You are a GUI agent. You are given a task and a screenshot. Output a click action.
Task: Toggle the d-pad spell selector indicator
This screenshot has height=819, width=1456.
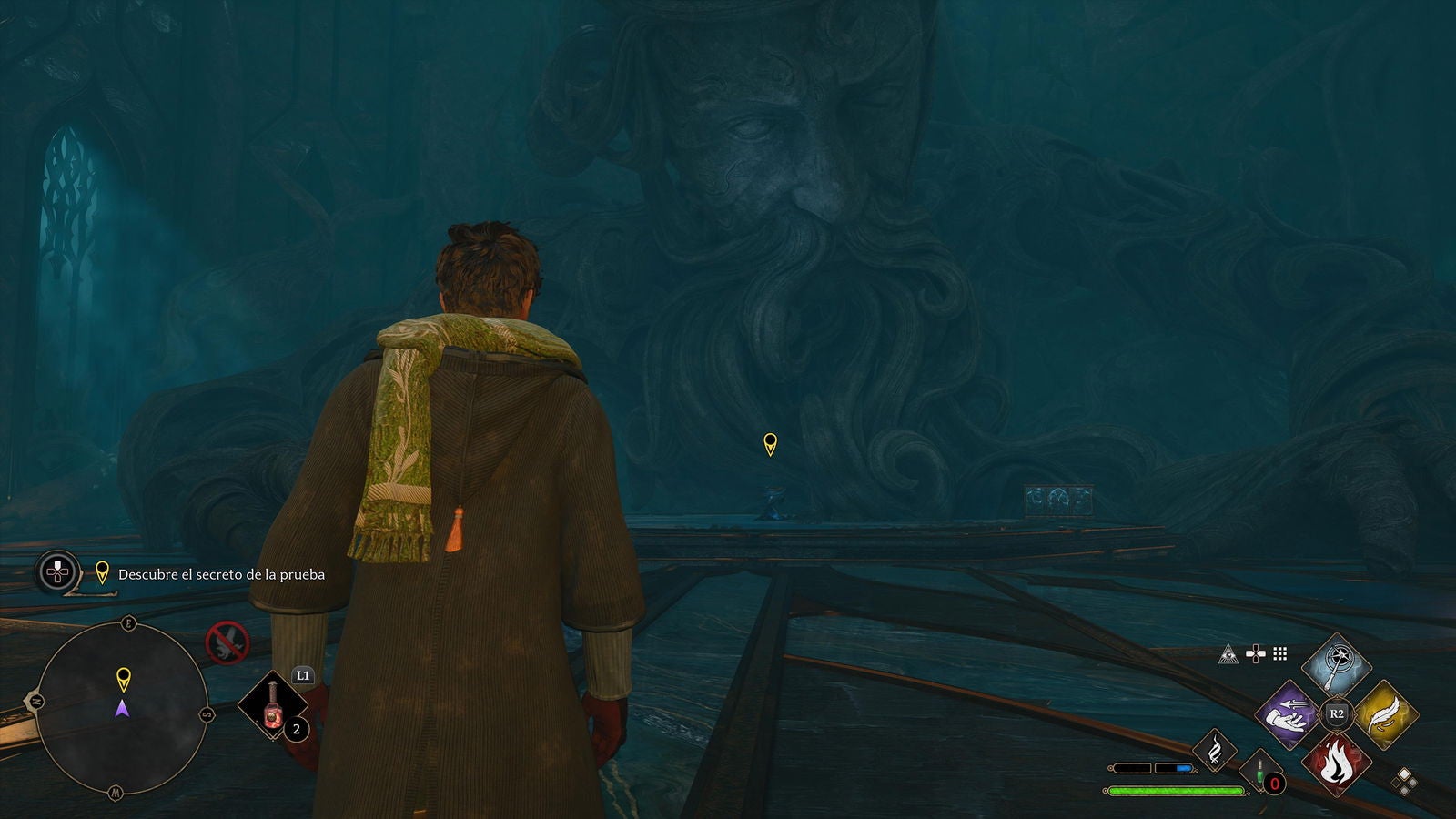1255,653
